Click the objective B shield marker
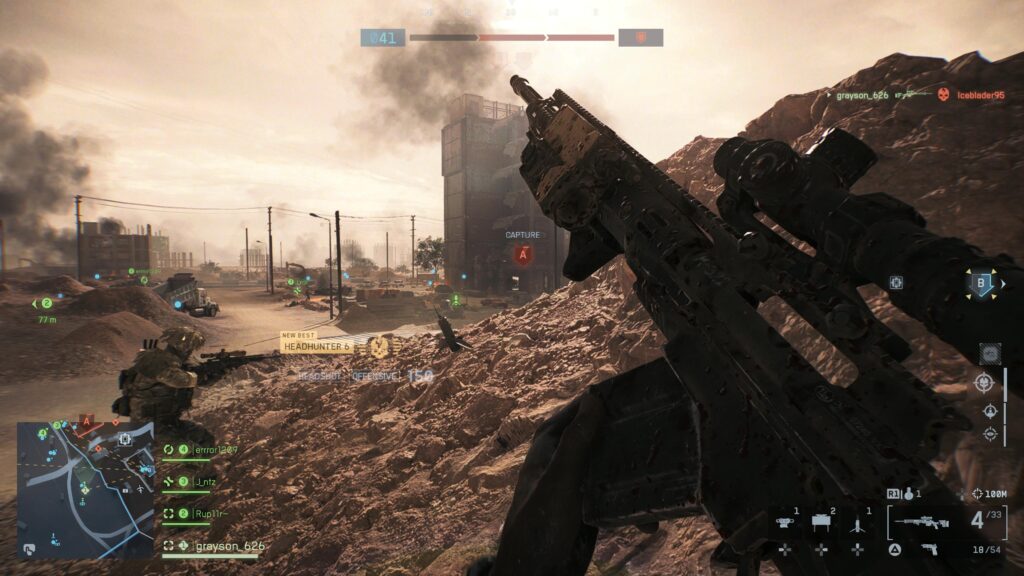Image resolution: width=1024 pixels, height=576 pixels. click(981, 284)
